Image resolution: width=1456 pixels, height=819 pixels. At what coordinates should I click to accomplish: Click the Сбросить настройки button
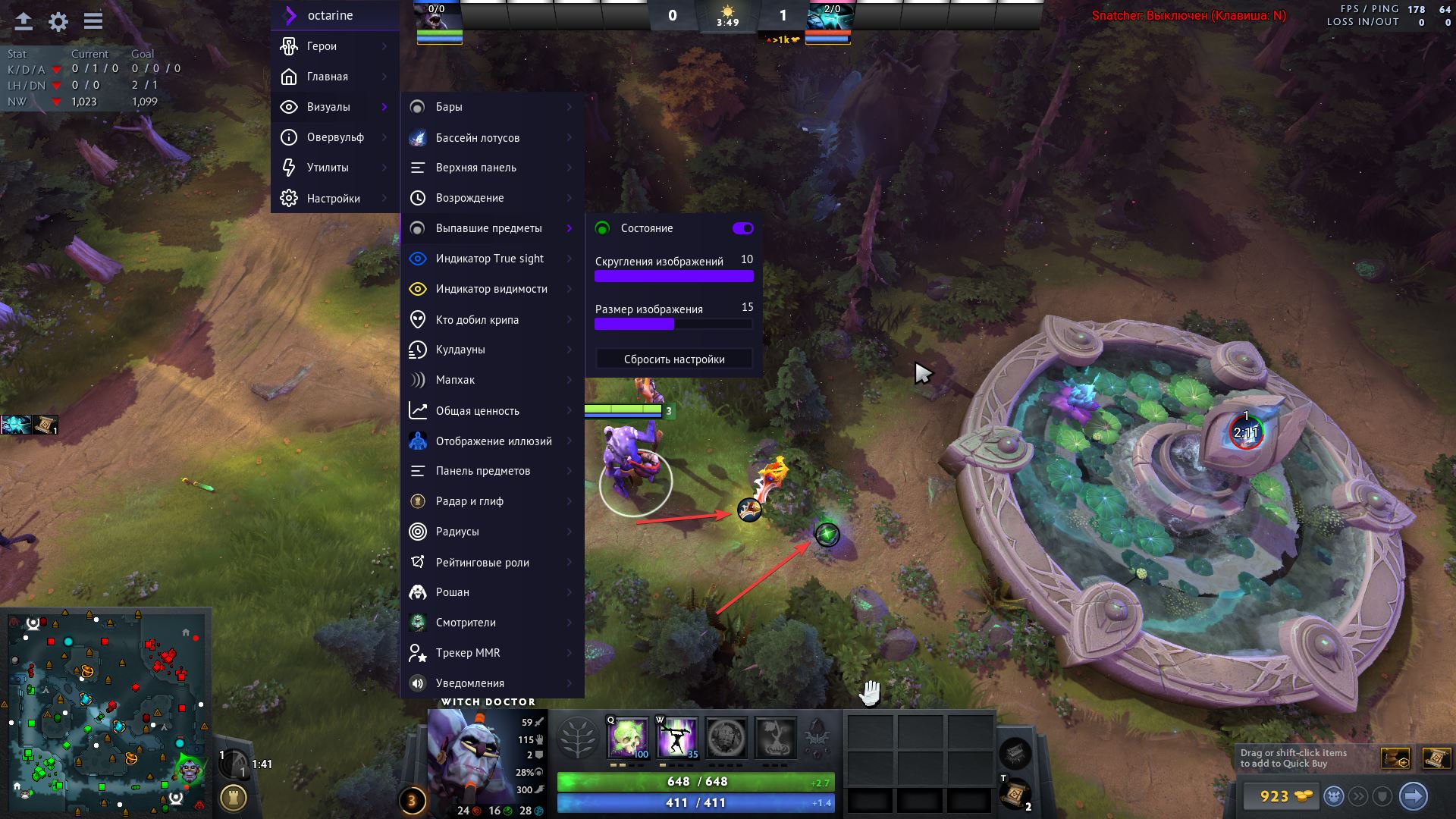(x=673, y=359)
